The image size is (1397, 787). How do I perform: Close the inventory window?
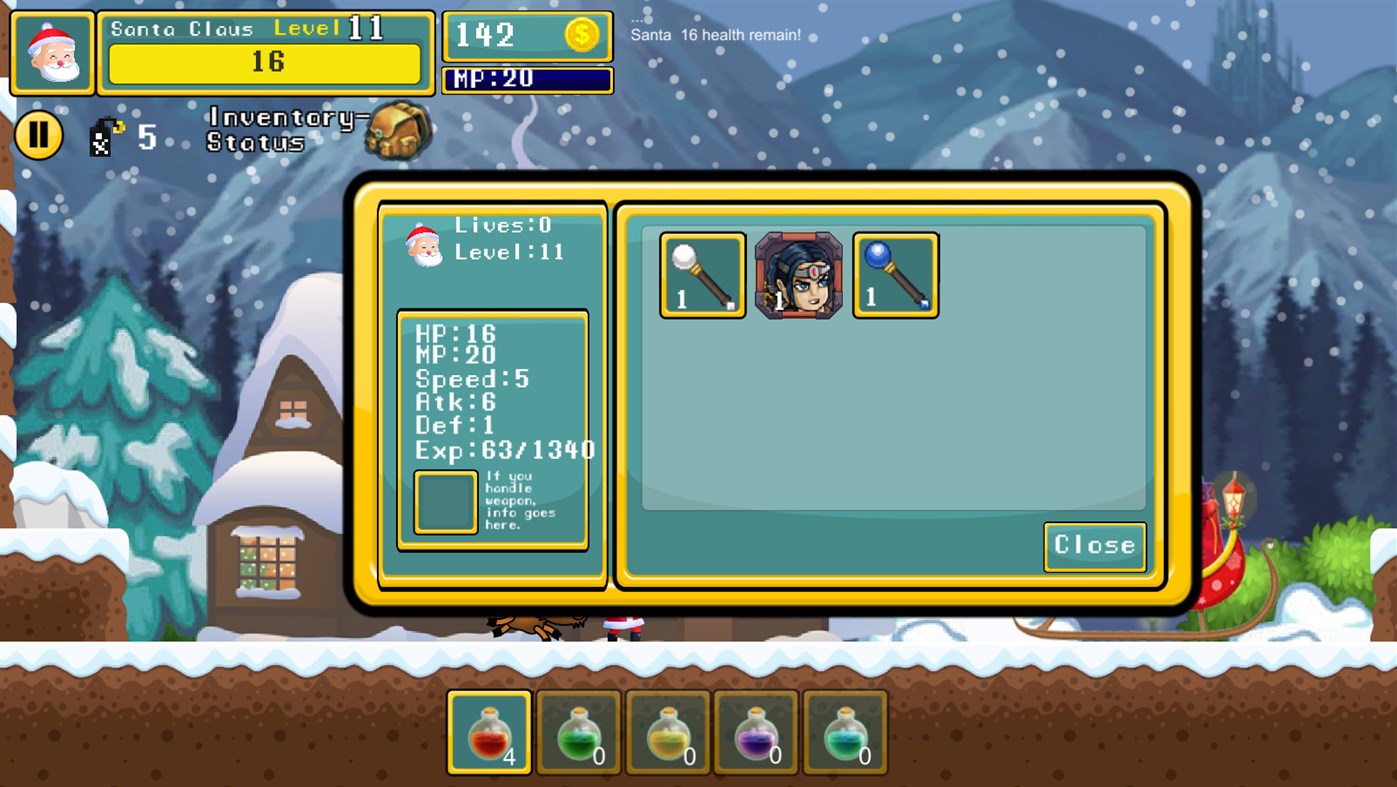(1094, 546)
